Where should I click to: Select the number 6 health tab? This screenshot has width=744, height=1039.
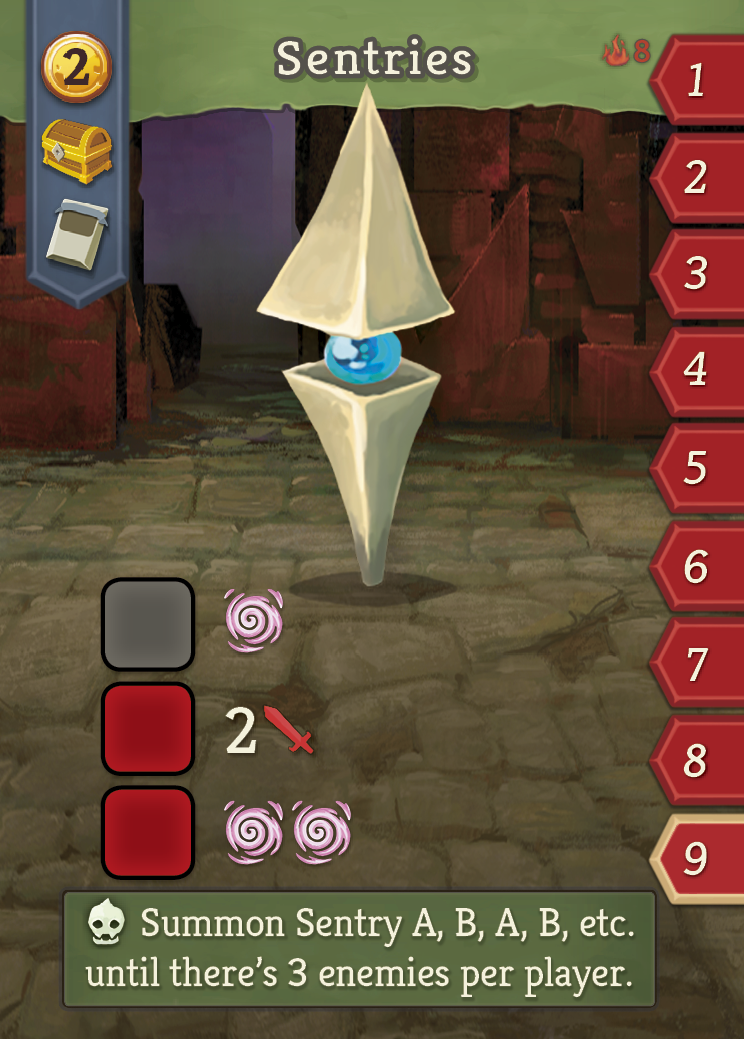[x=697, y=567]
